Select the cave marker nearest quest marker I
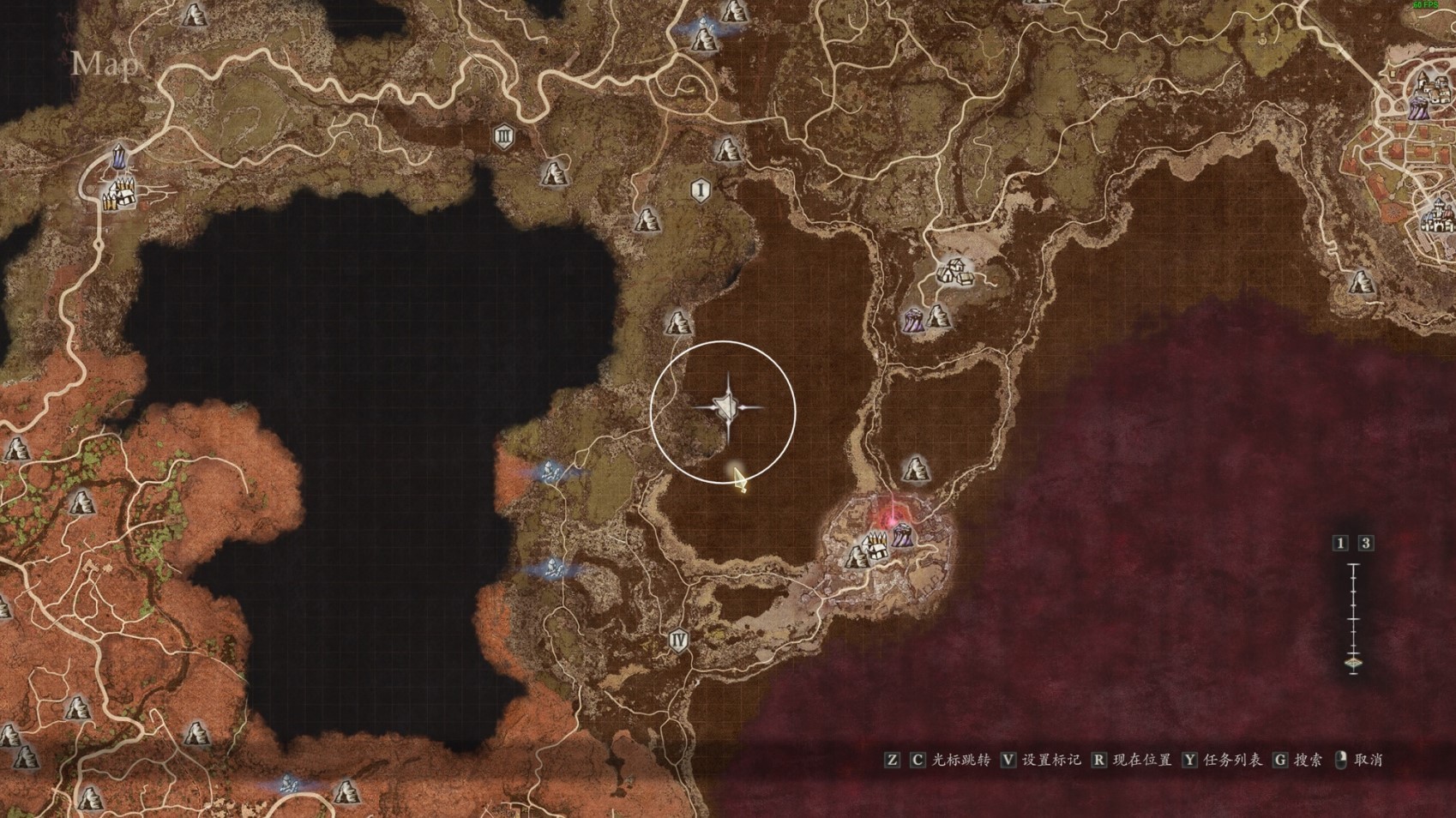 coord(727,151)
